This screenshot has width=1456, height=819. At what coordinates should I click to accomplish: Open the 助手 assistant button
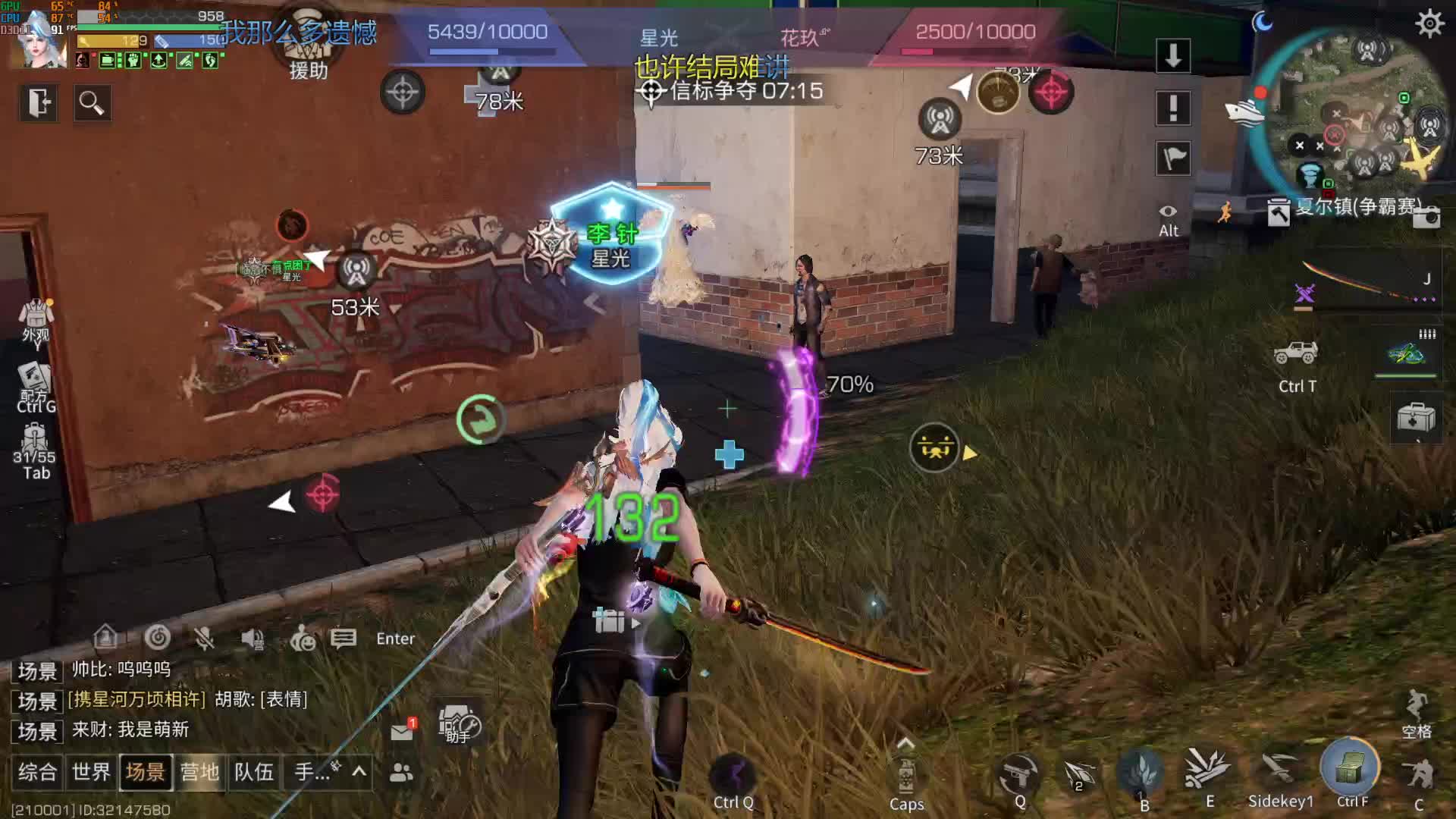tap(459, 725)
